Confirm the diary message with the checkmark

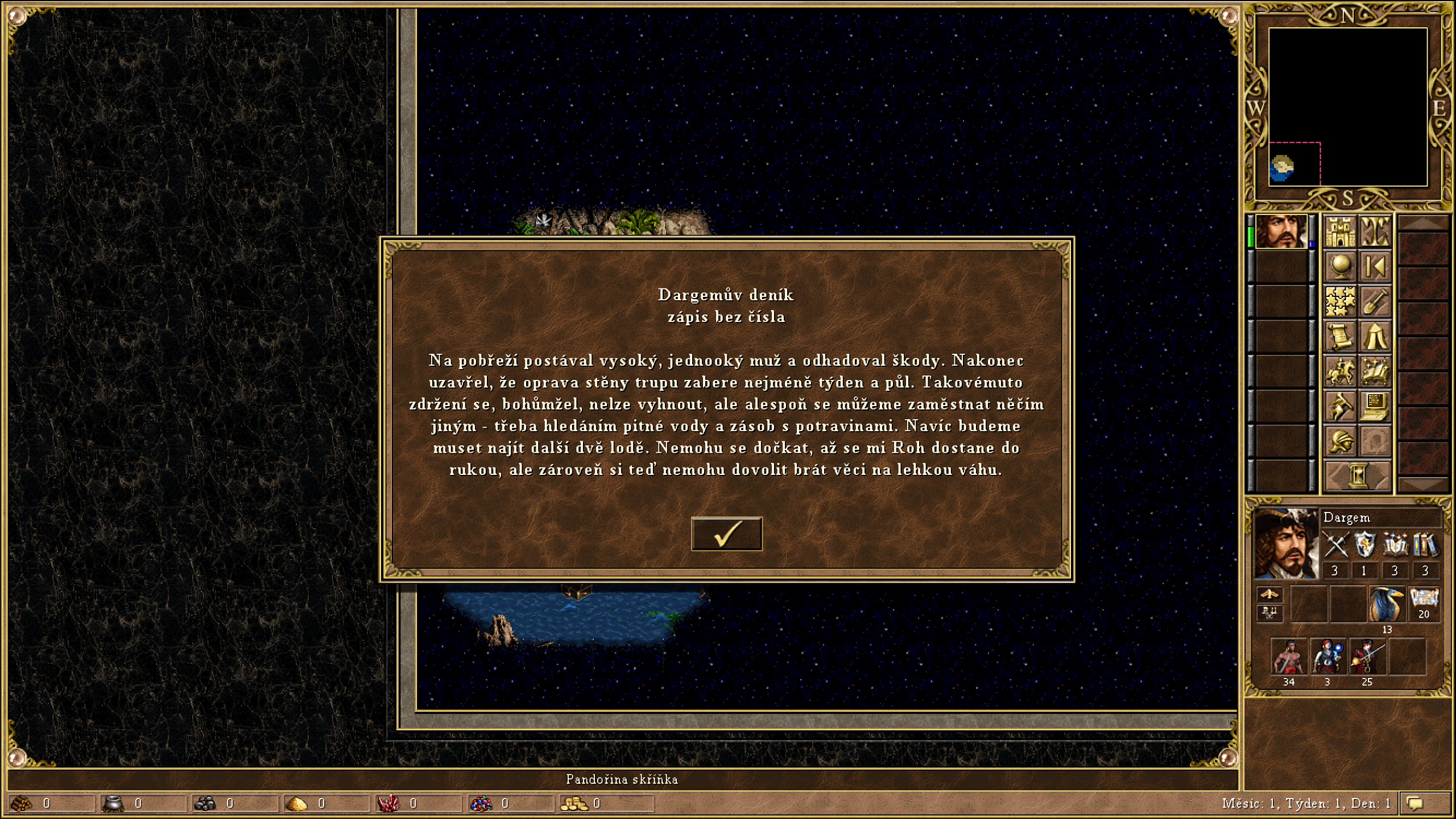(x=726, y=533)
